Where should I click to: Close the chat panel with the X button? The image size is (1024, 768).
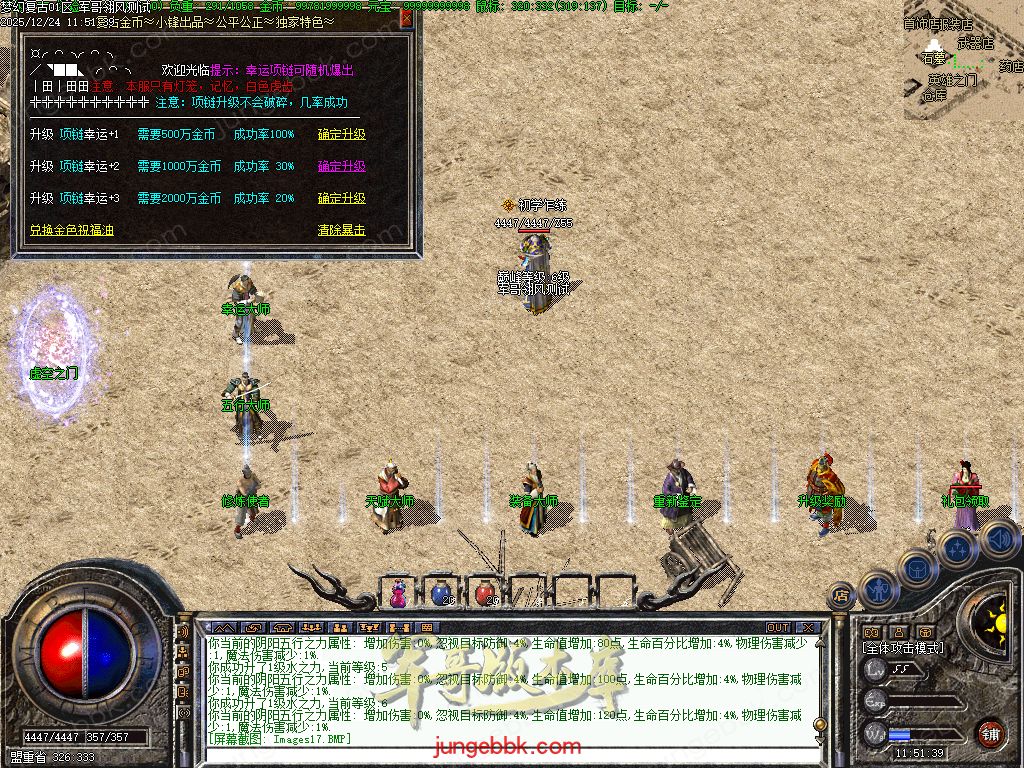pyautogui.click(x=808, y=628)
